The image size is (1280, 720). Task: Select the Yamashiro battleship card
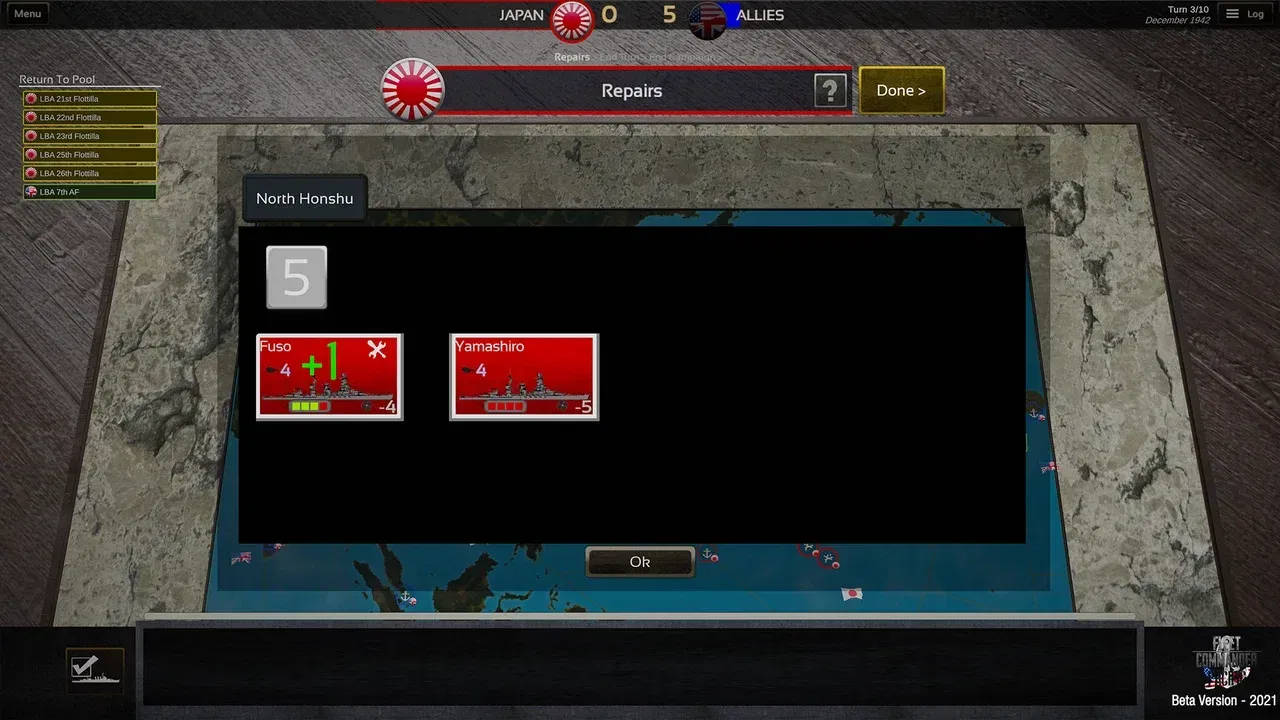coord(524,377)
